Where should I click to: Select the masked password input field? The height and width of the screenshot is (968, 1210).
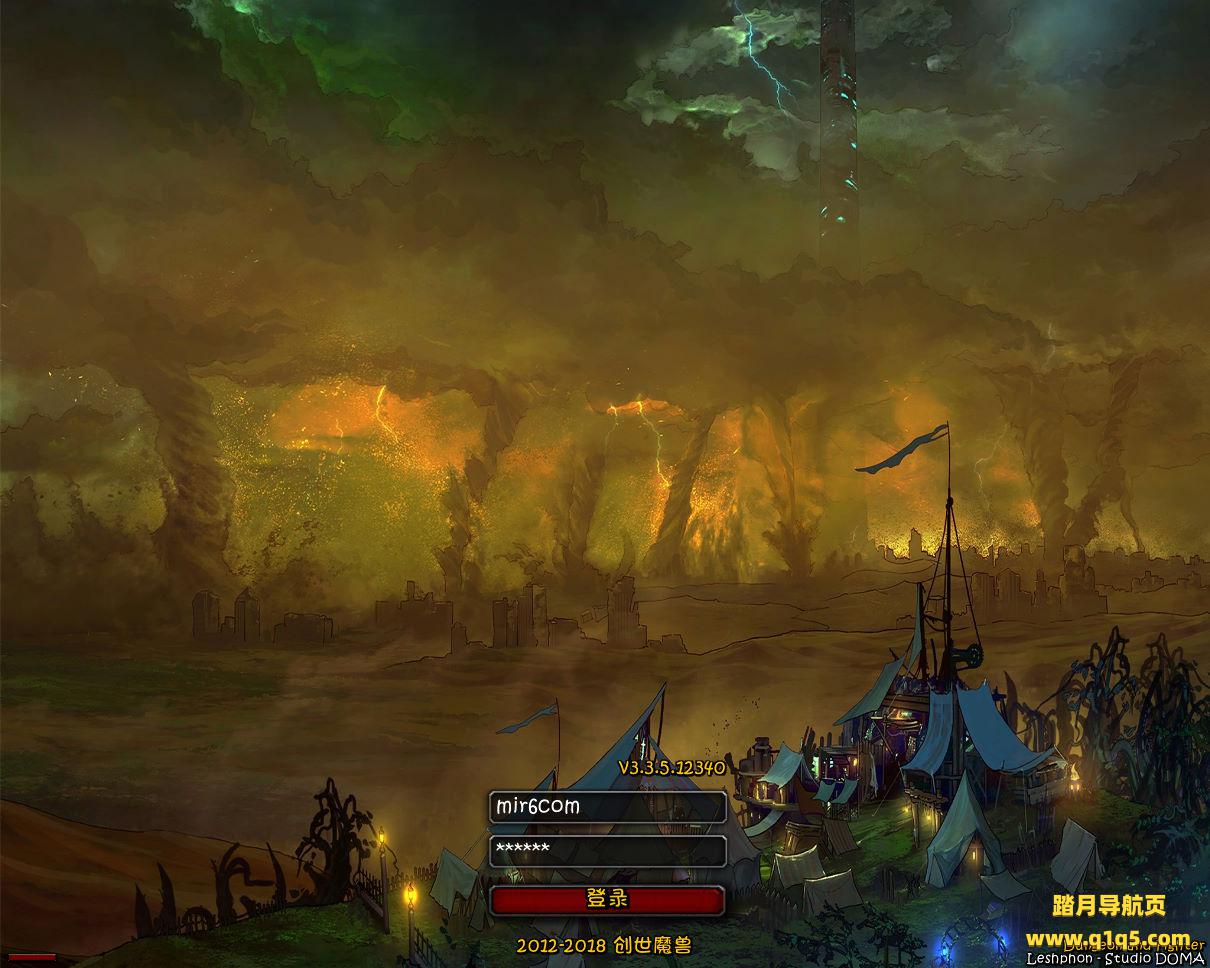point(607,851)
